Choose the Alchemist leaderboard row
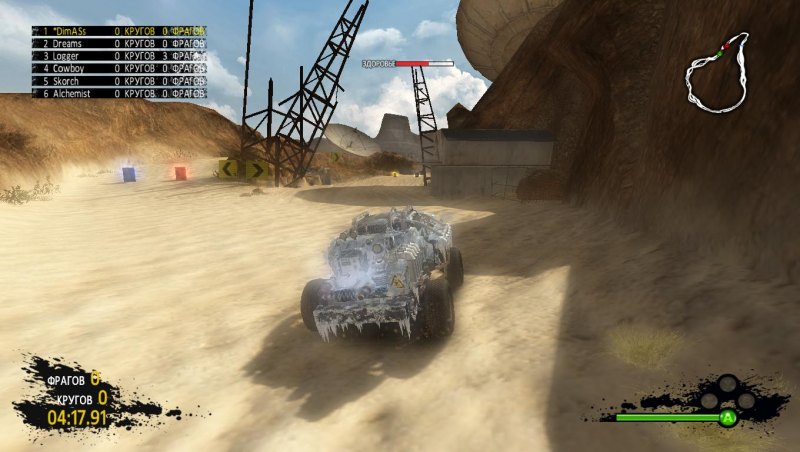Image resolution: width=800 pixels, height=452 pixels. pos(120,92)
